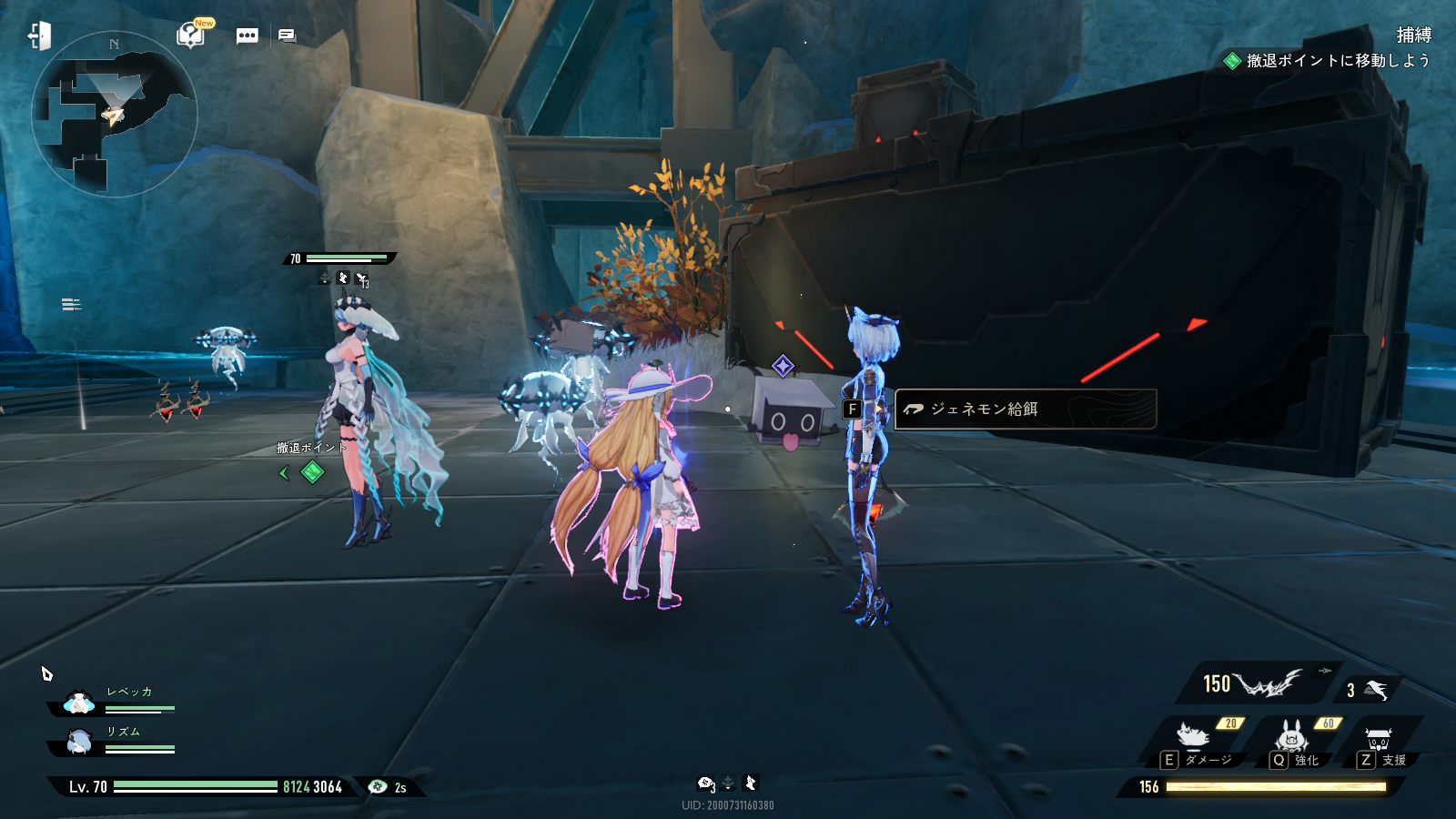Activate the 強化 rabbit skill icon
Image resolution: width=1456 pixels, height=819 pixels.
pyautogui.click(x=1291, y=735)
